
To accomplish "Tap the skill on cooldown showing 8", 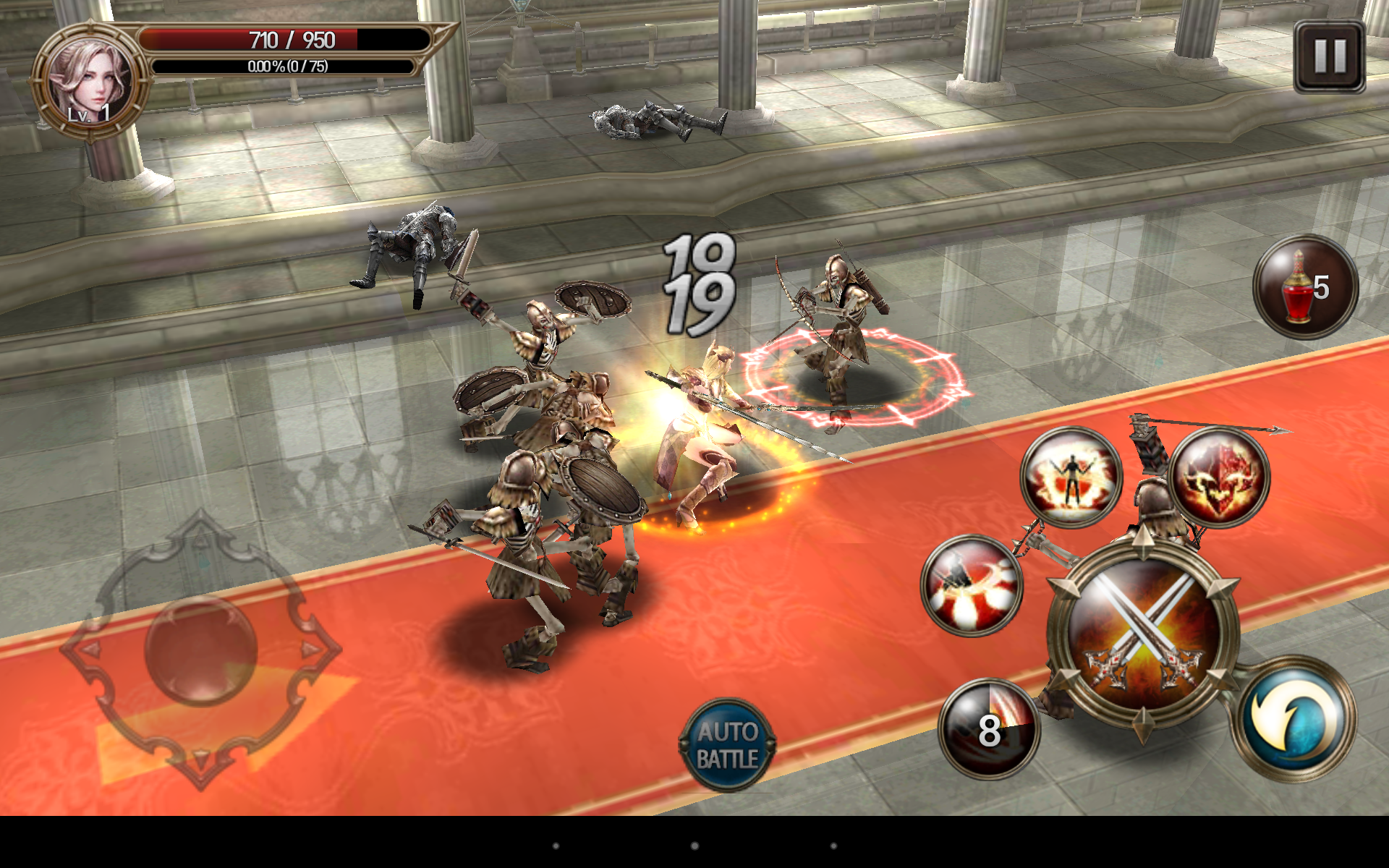I will point(989,729).
